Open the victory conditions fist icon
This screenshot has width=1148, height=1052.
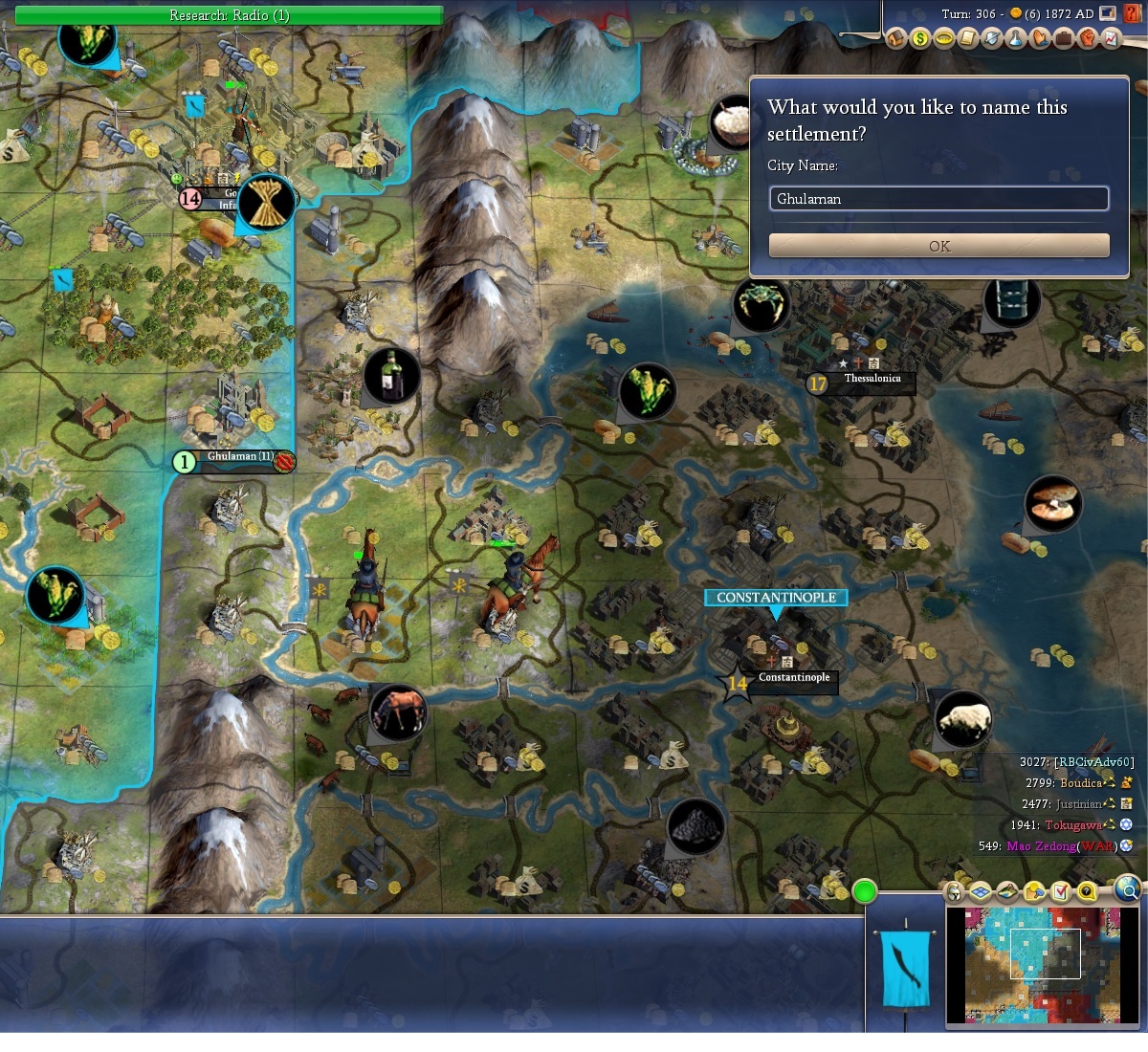point(1088,38)
